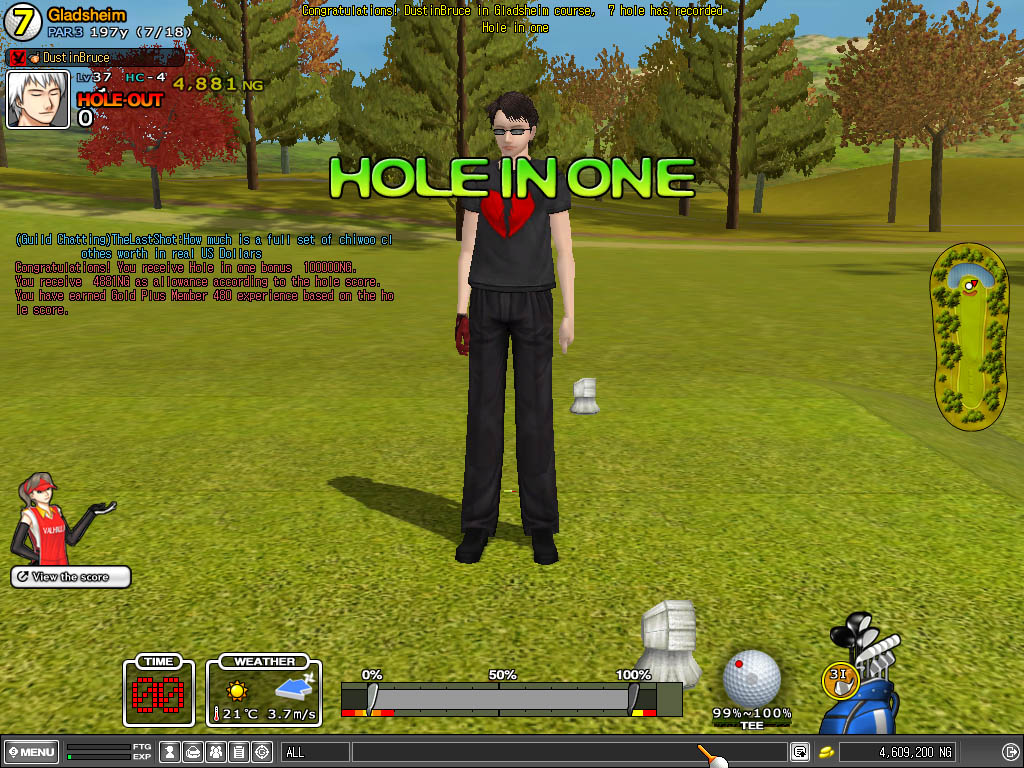Open the MENU button
This screenshot has height=768, width=1024.
pyautogui.click(x=31, y=752)
